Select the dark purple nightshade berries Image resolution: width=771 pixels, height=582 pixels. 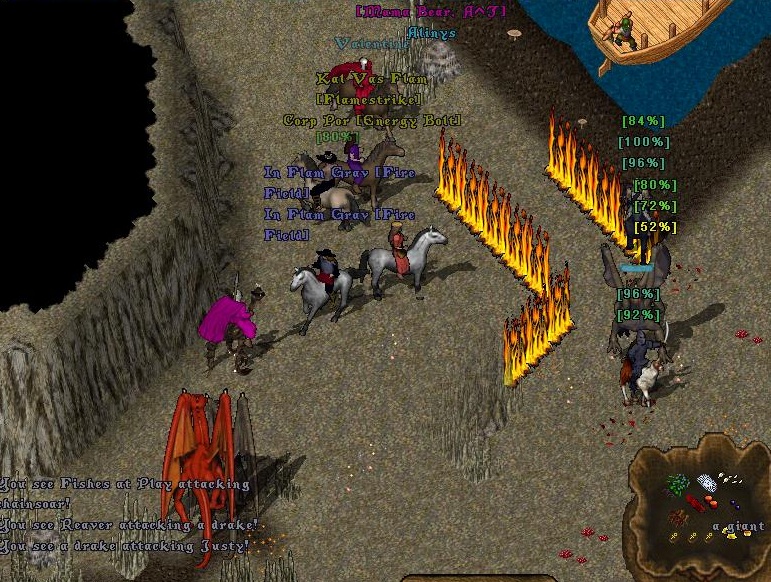tap(735, 505)
